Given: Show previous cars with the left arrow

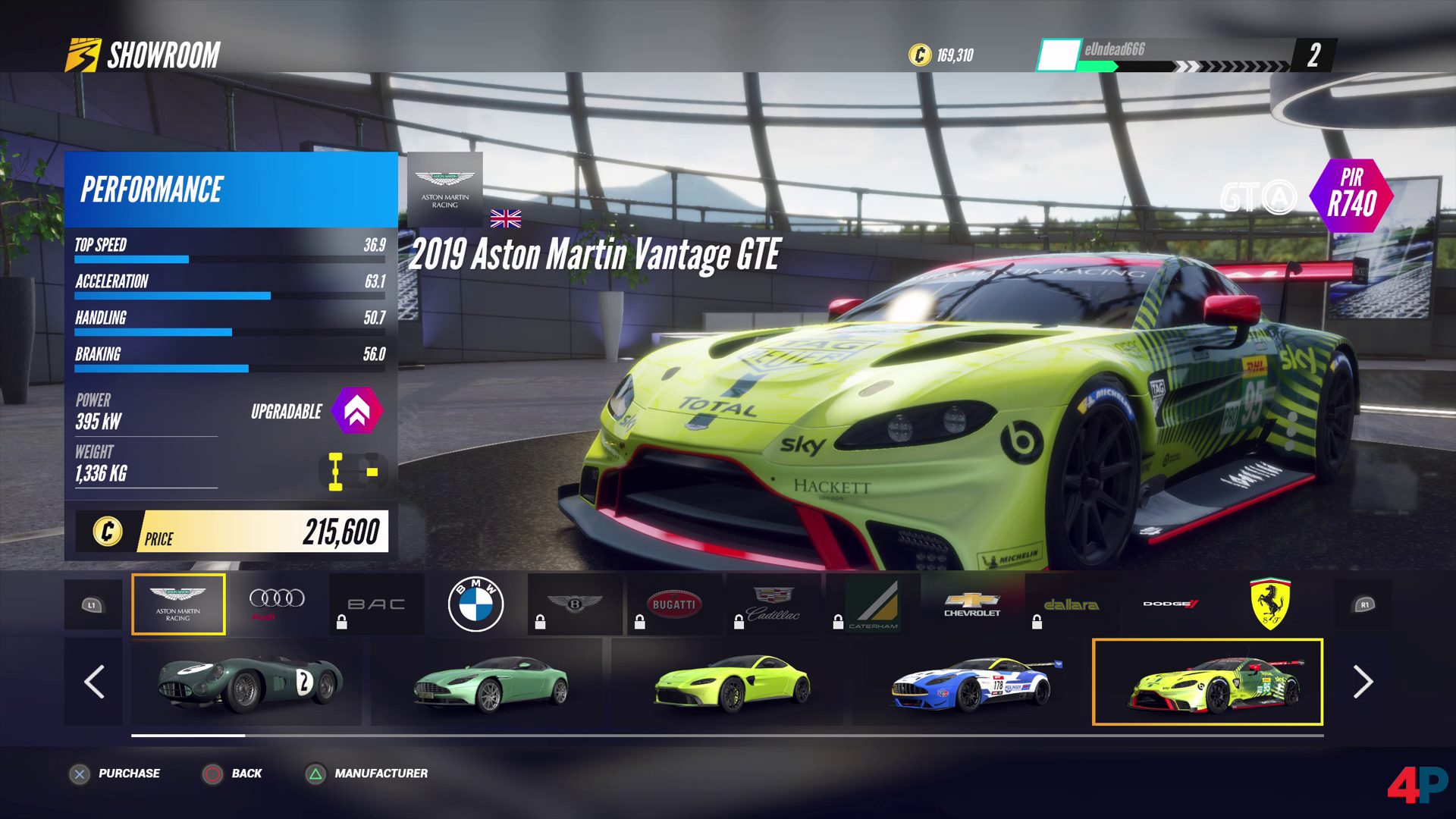Looking at the screenshot, I should (x=93, y=682).
